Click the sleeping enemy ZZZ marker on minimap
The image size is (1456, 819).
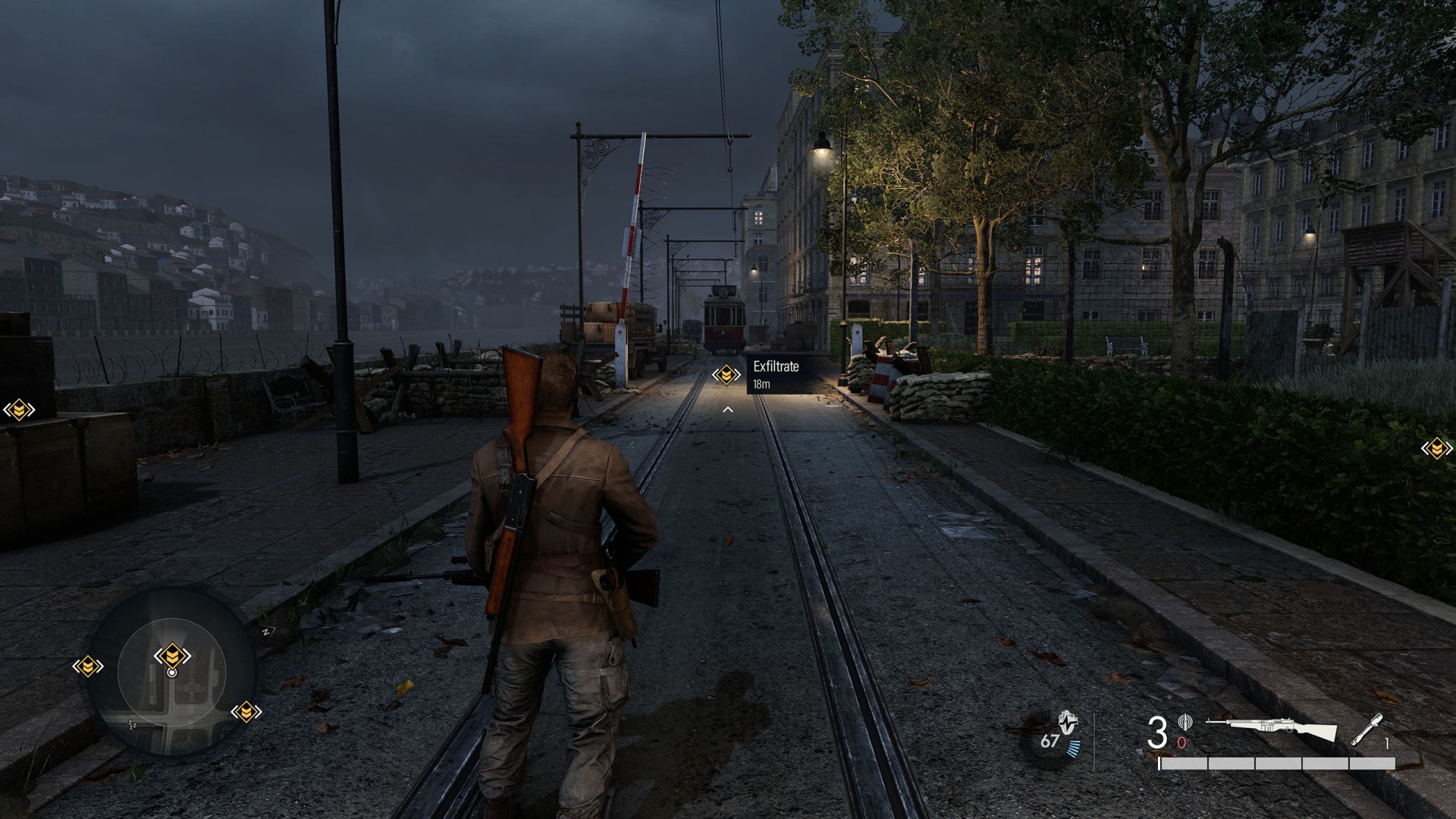pos(133,724)
